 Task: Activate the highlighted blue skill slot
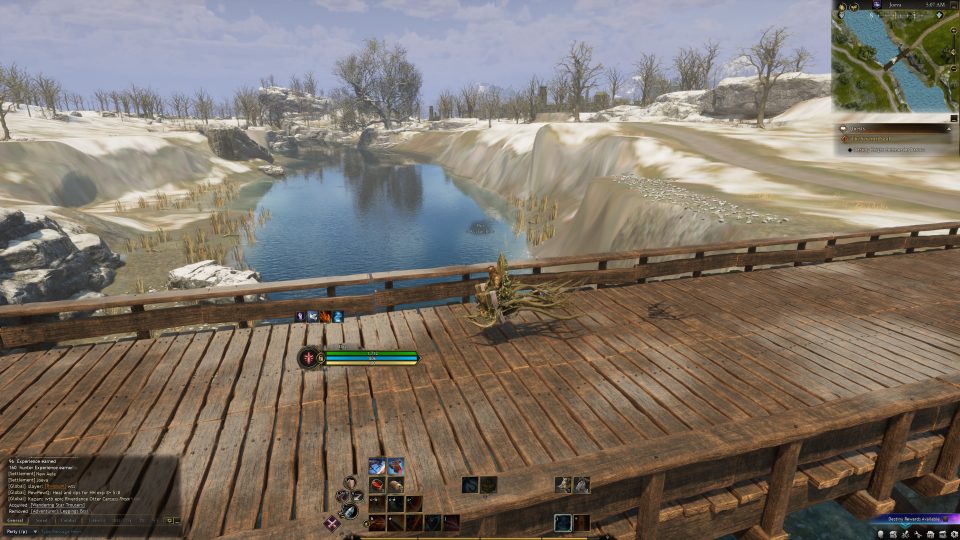pyautogui.click(x=563, y=522)
